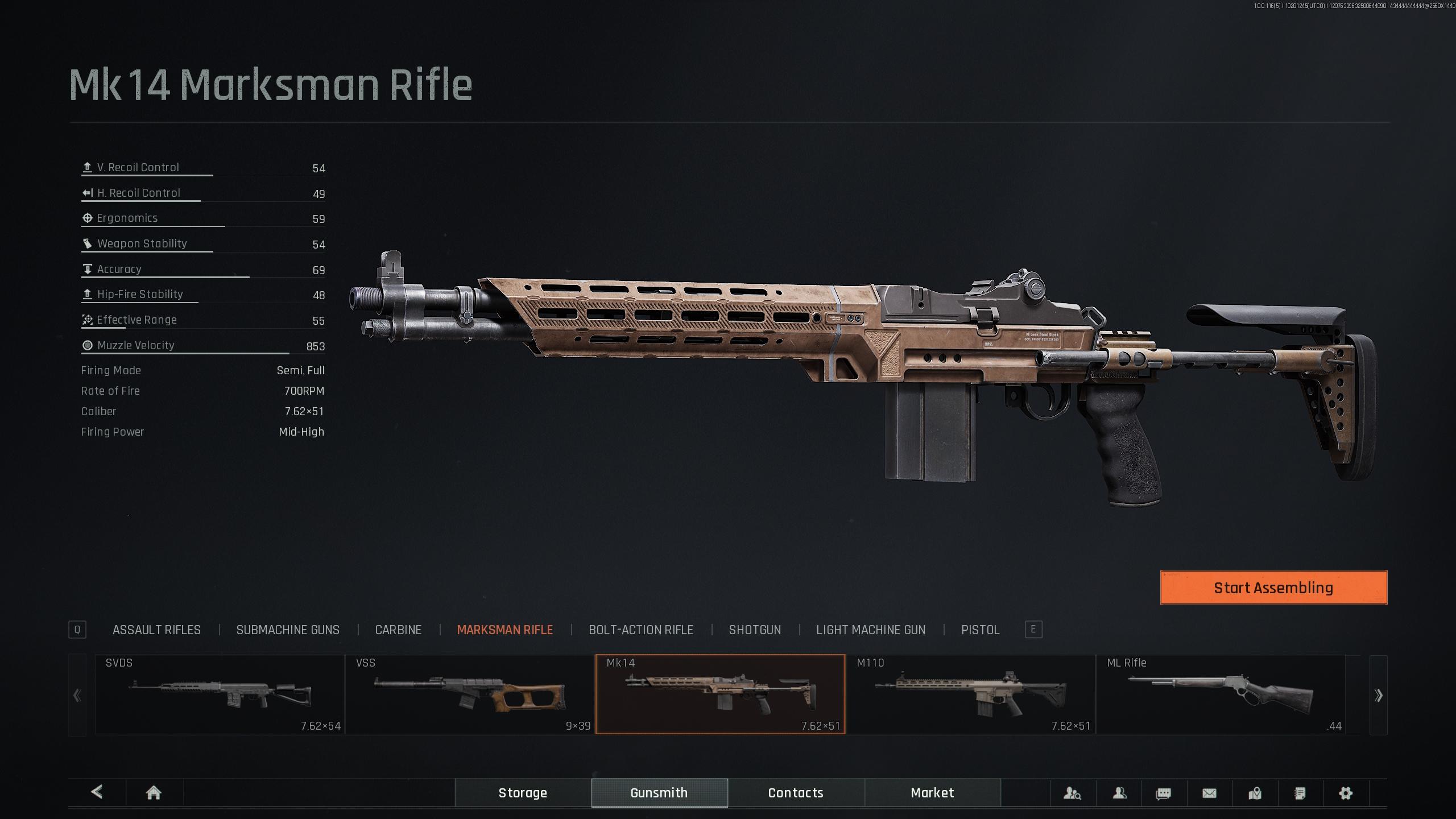Open the Submachine Guns category
Image resolution: width=1456 pixels, height=819 pixels.
tap(288, 630)
